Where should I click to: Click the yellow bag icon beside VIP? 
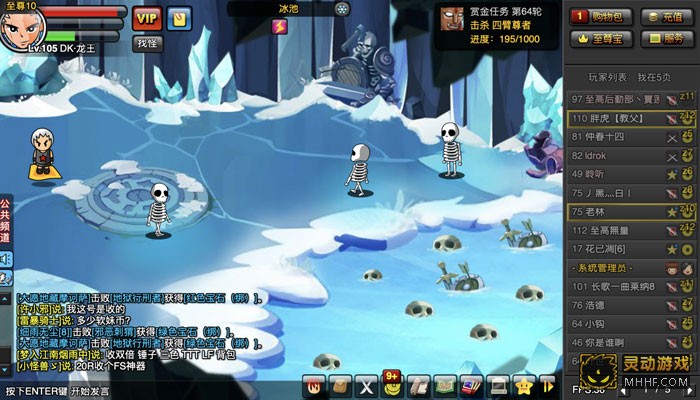click(x=179, y=17)
